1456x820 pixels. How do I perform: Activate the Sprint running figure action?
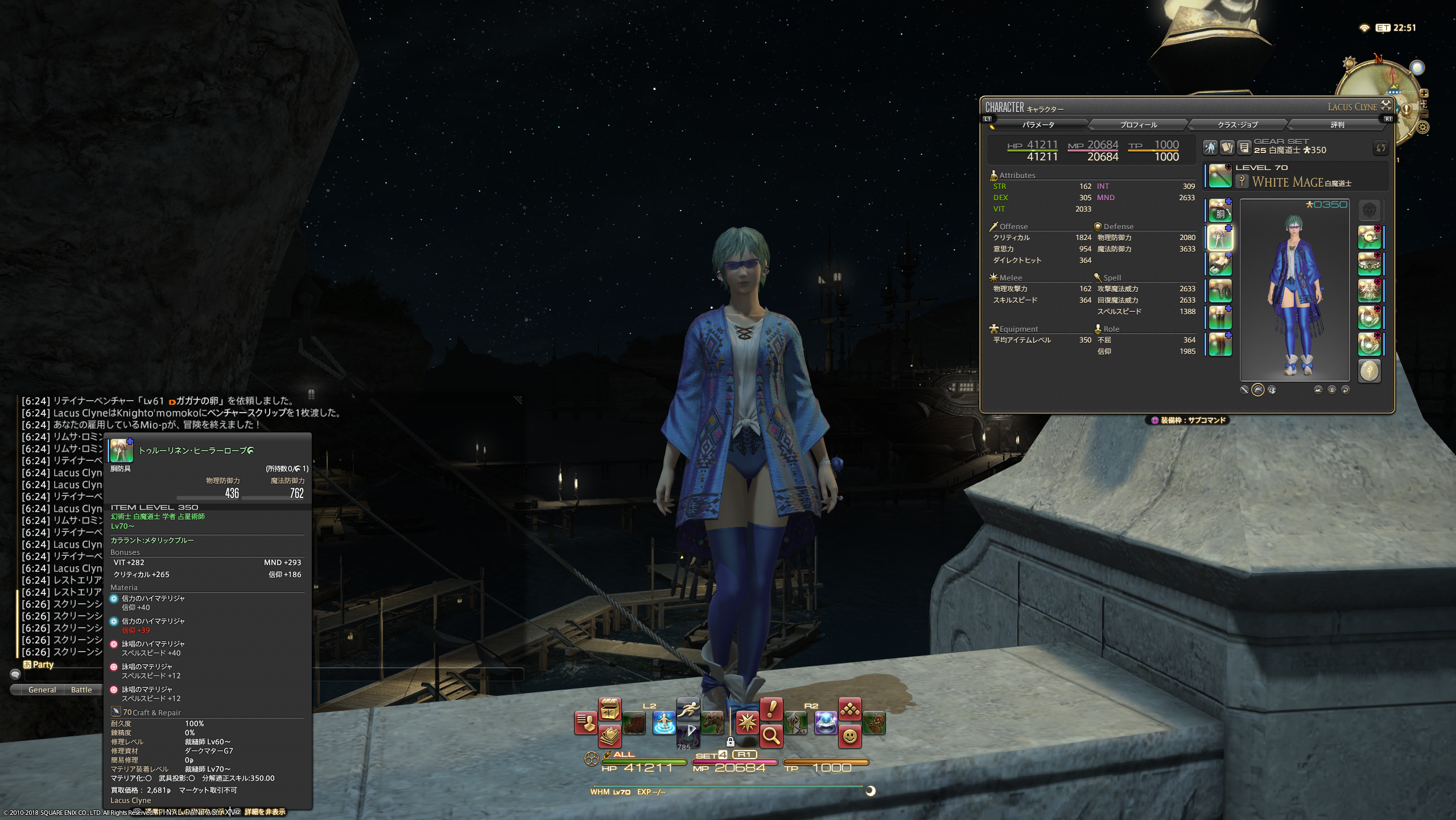coord(688,709)
